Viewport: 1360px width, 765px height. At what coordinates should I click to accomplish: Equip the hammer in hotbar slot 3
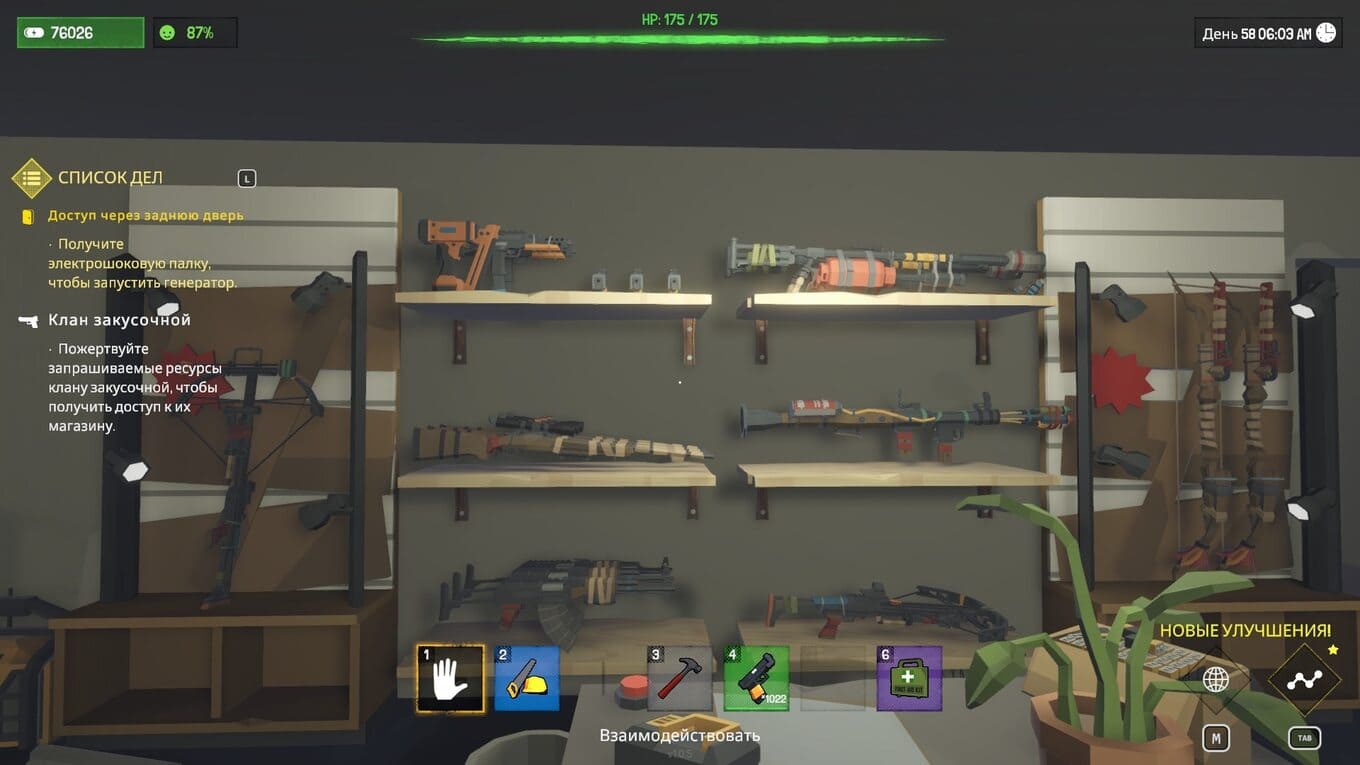coord(680,678)
